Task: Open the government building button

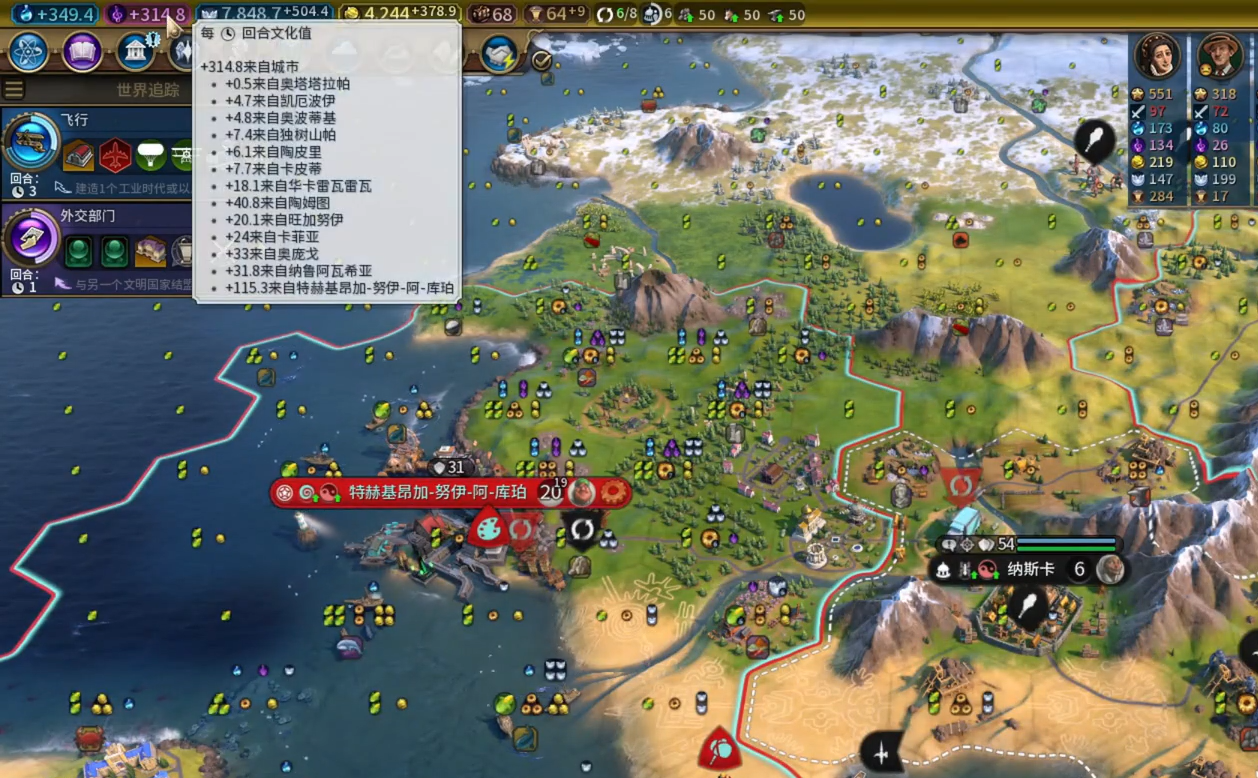Action: (135, 52)
